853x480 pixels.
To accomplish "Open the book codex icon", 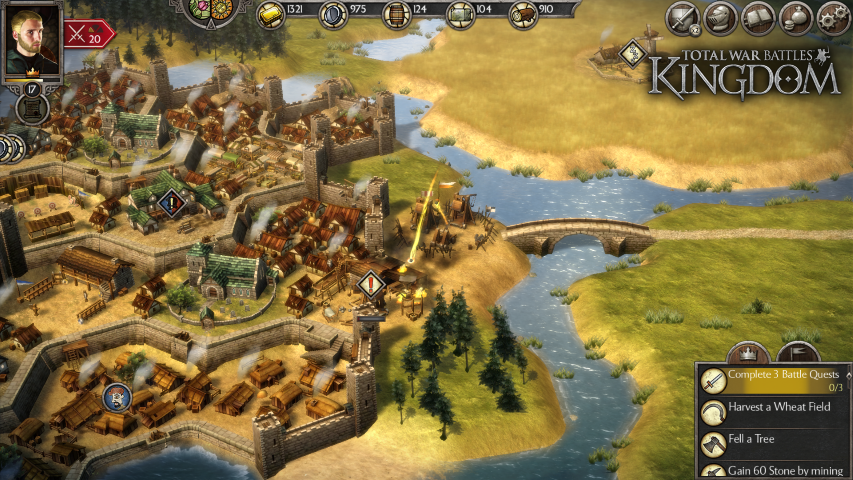I will pos(757,17).
